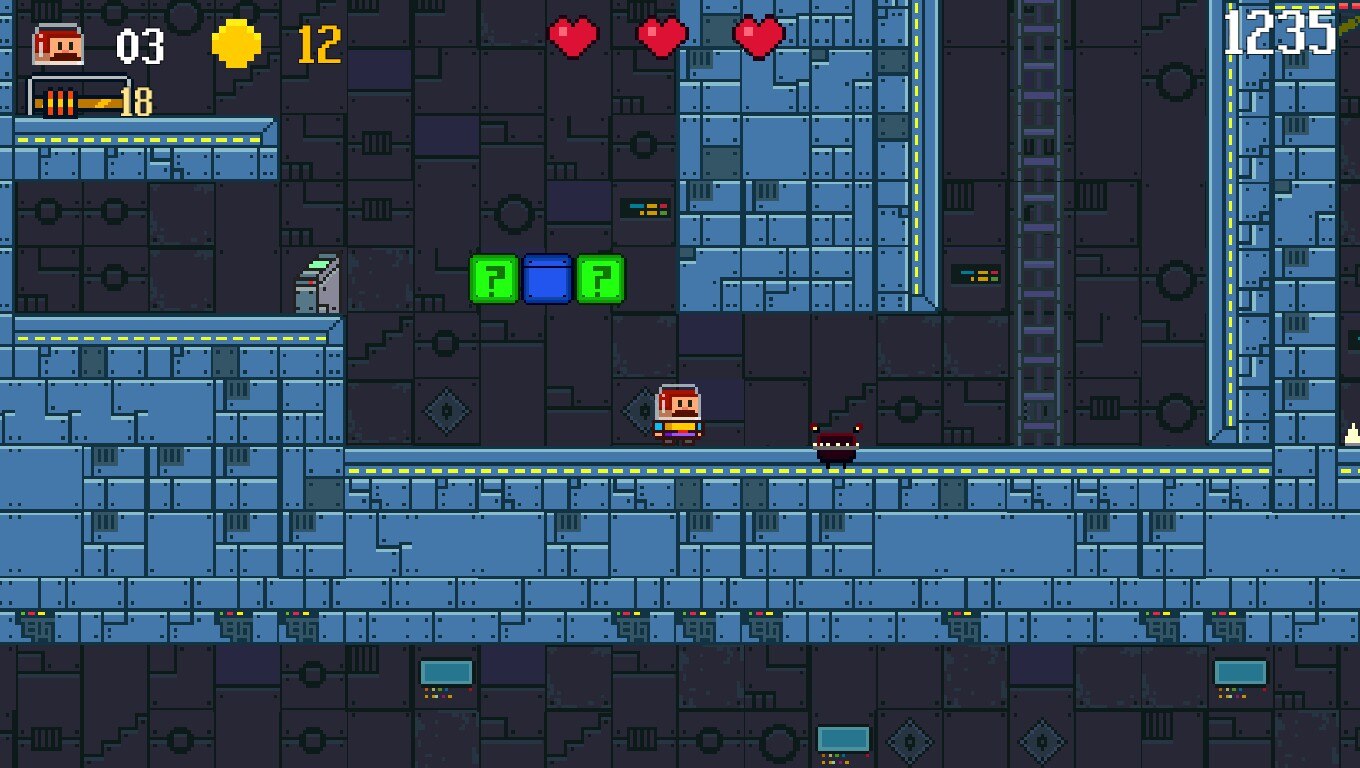The width and height of the screenshot is (1360, 768).
Task: Select the equipped gun weapon icon
Action: click(x=78, y=99)
